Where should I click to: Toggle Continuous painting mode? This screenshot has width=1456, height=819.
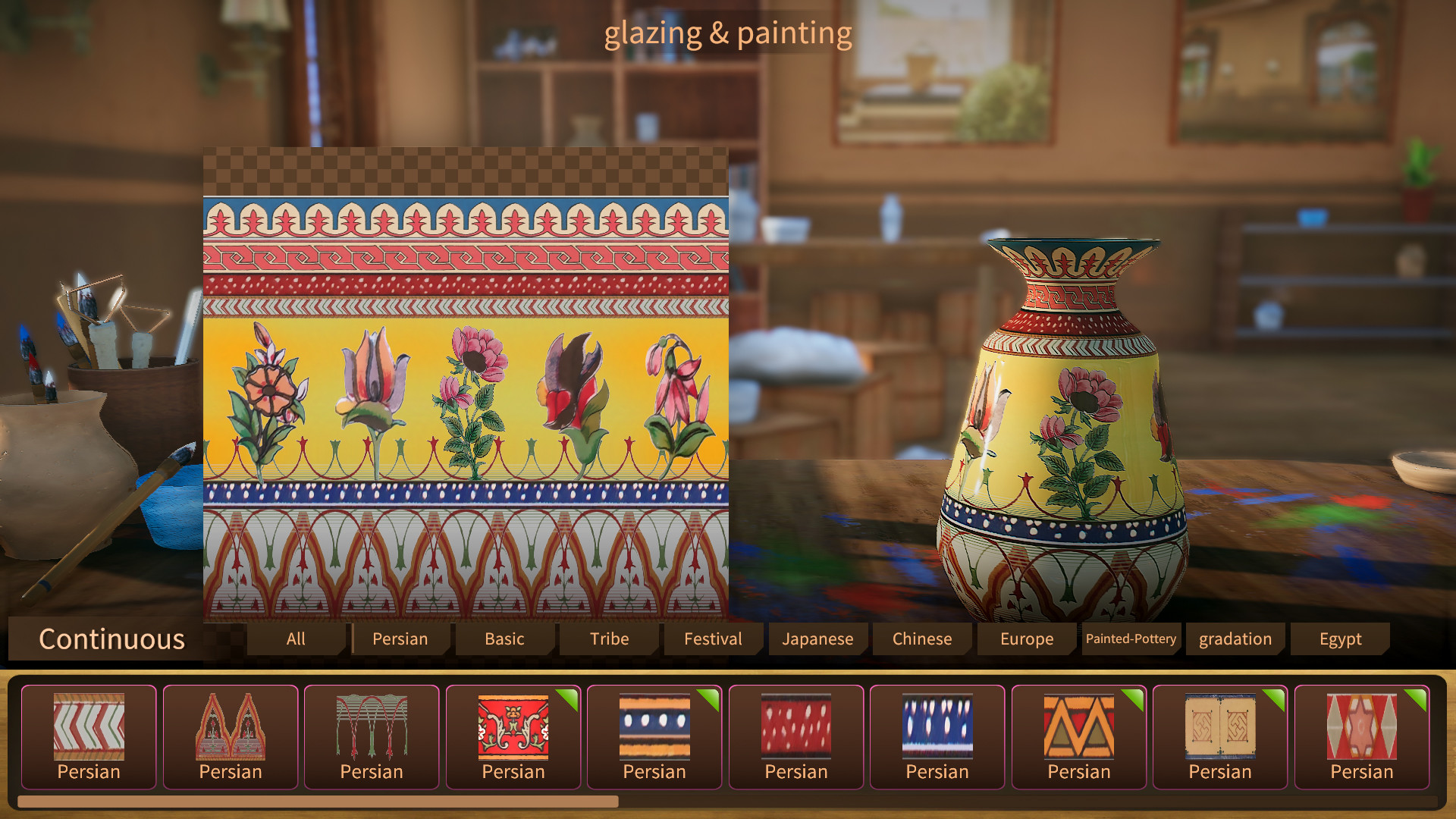(x=112, y=639)
